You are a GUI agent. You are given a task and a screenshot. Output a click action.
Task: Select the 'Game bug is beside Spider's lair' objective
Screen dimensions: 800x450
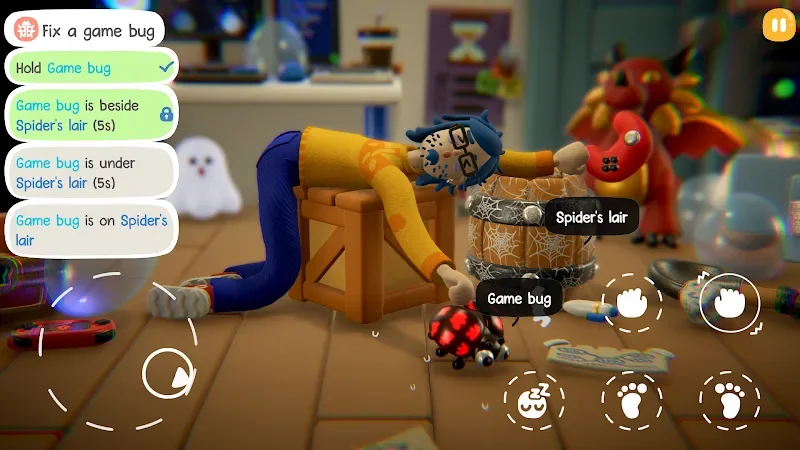91,115
